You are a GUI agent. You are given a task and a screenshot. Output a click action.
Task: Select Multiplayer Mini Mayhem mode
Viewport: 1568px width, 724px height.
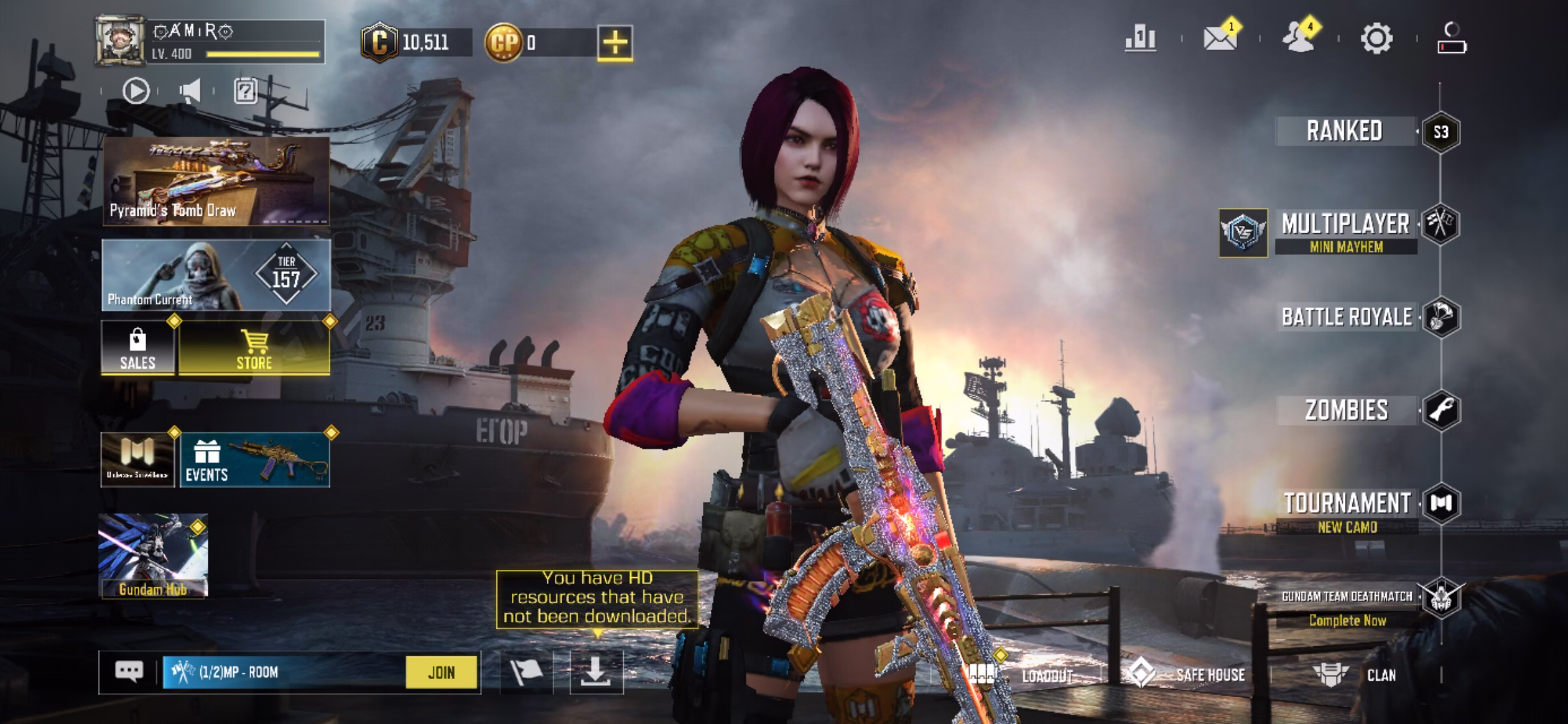pos(1345,231)
